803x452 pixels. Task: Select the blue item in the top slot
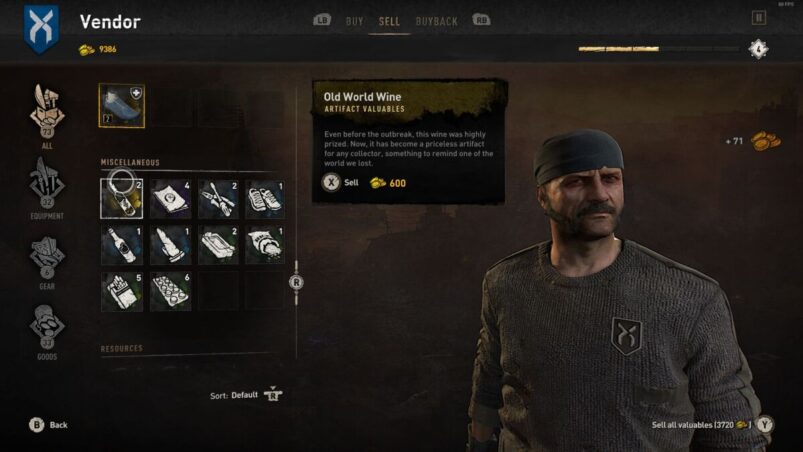[x=122, y=106]
